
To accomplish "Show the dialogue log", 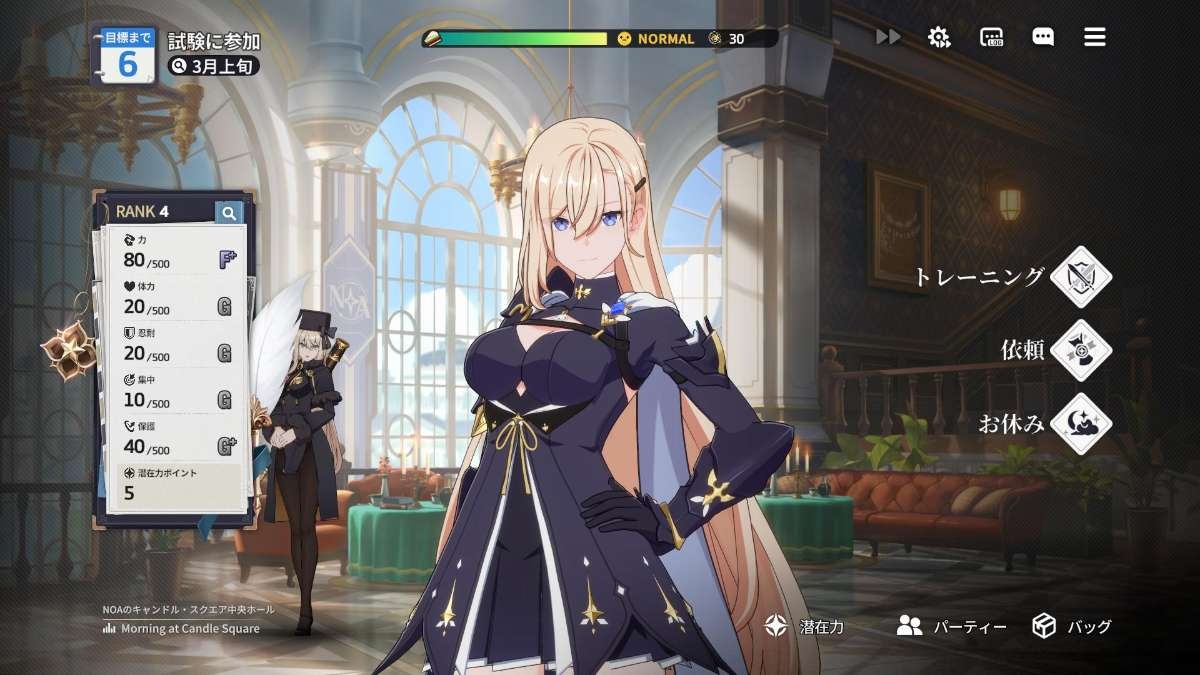I will (x=991, y=38).
